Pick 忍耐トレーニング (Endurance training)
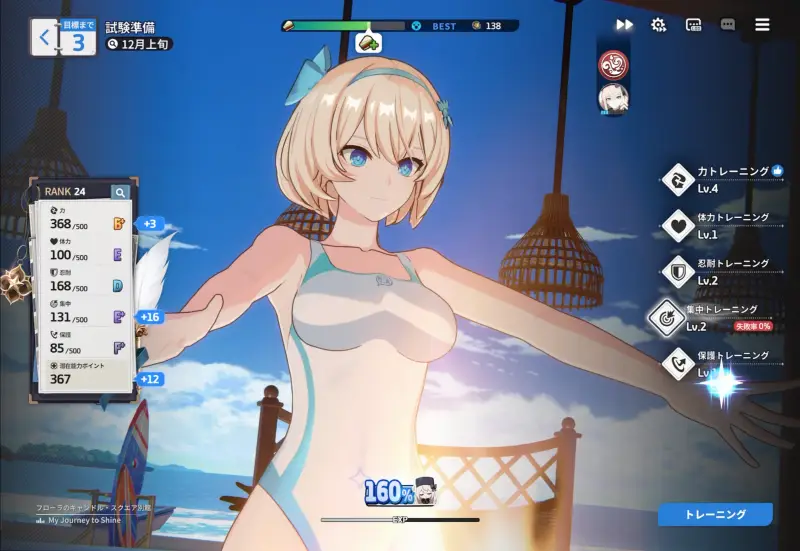800x551 pixels. click(718, 270)
